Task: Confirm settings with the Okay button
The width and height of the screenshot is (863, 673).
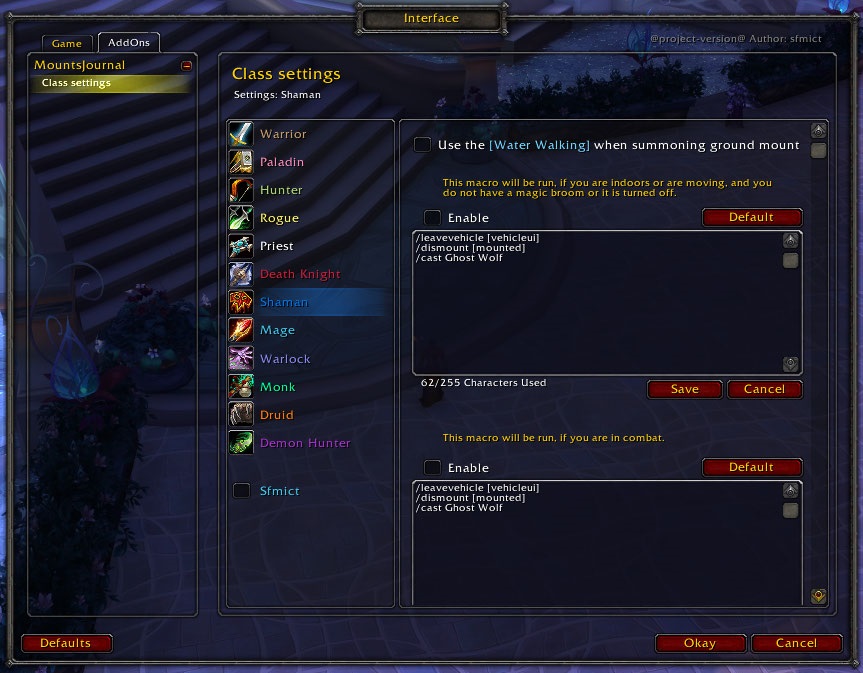Action: (x=700, y=643)
